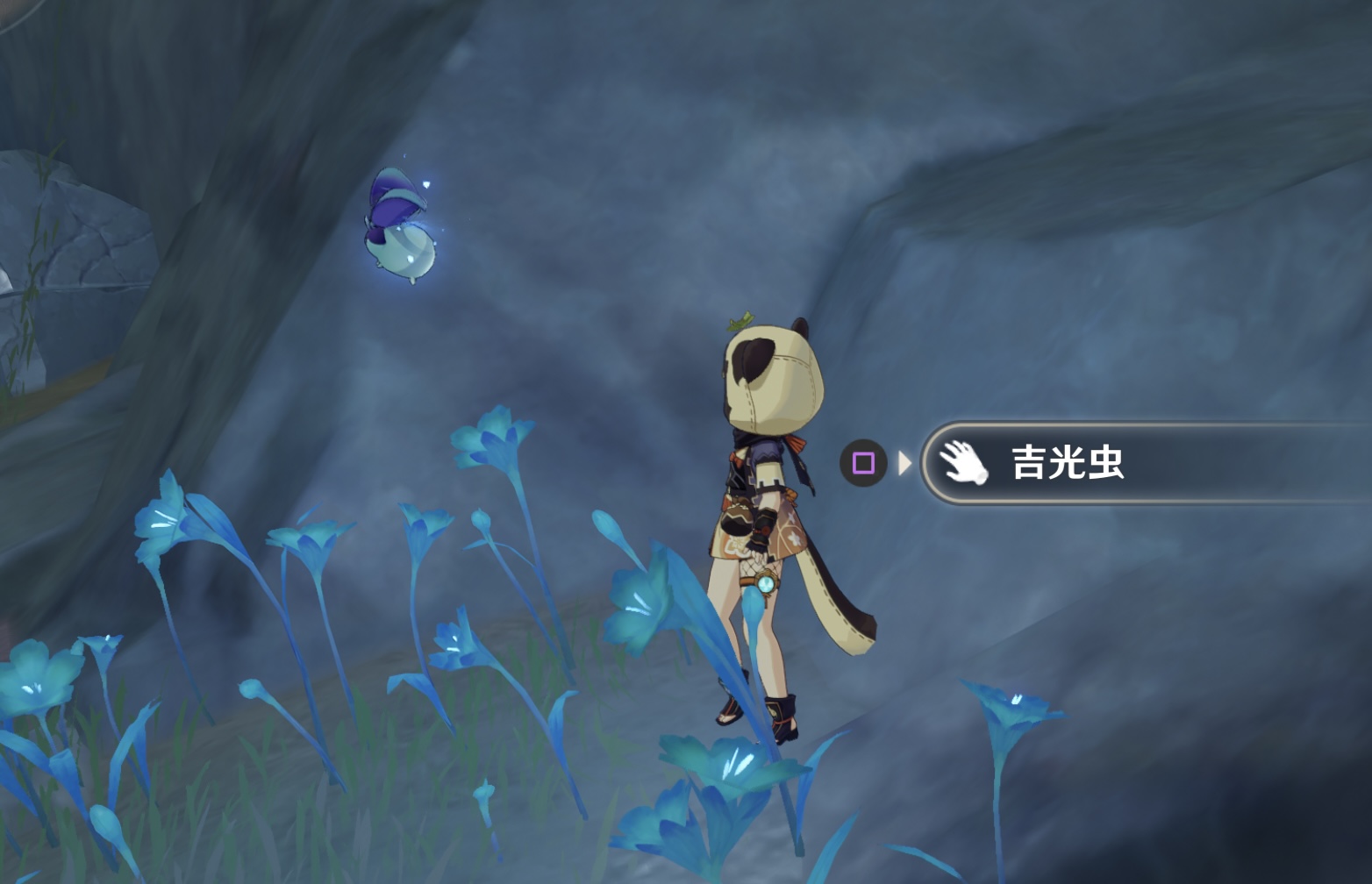Select the purple square controller button icon

click(864, 462)
